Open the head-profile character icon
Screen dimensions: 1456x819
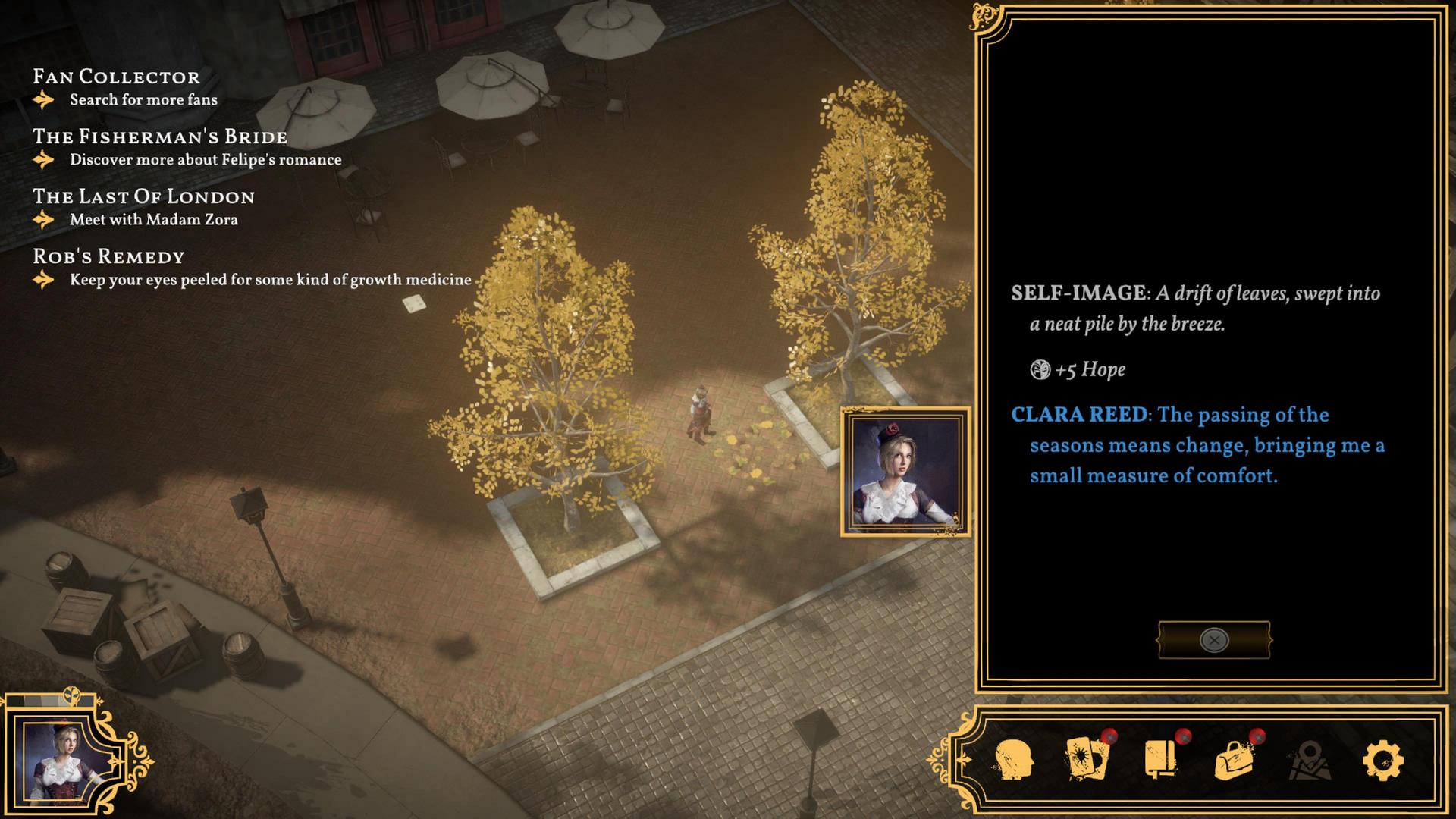tap(1013, 760)
